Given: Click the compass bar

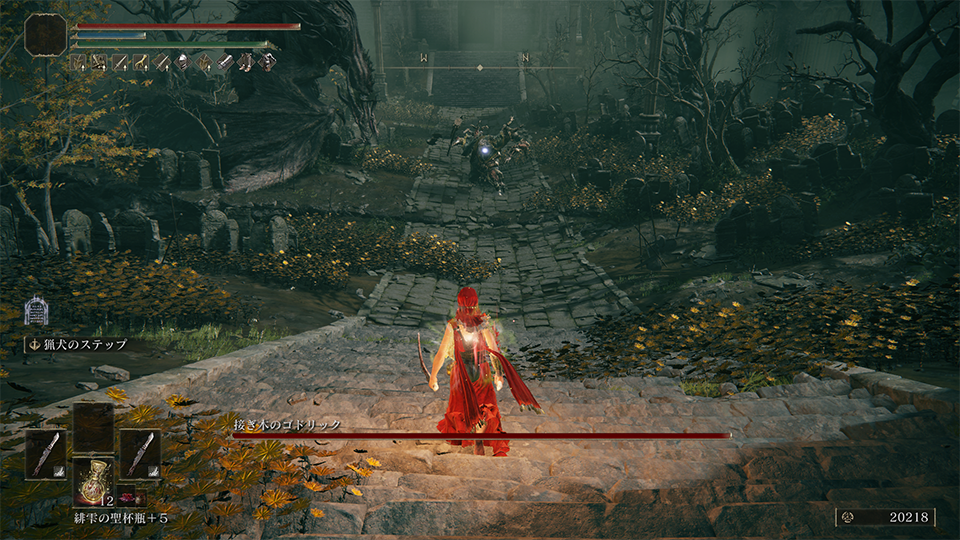Looking at the screenshot, I should [478, 66].
